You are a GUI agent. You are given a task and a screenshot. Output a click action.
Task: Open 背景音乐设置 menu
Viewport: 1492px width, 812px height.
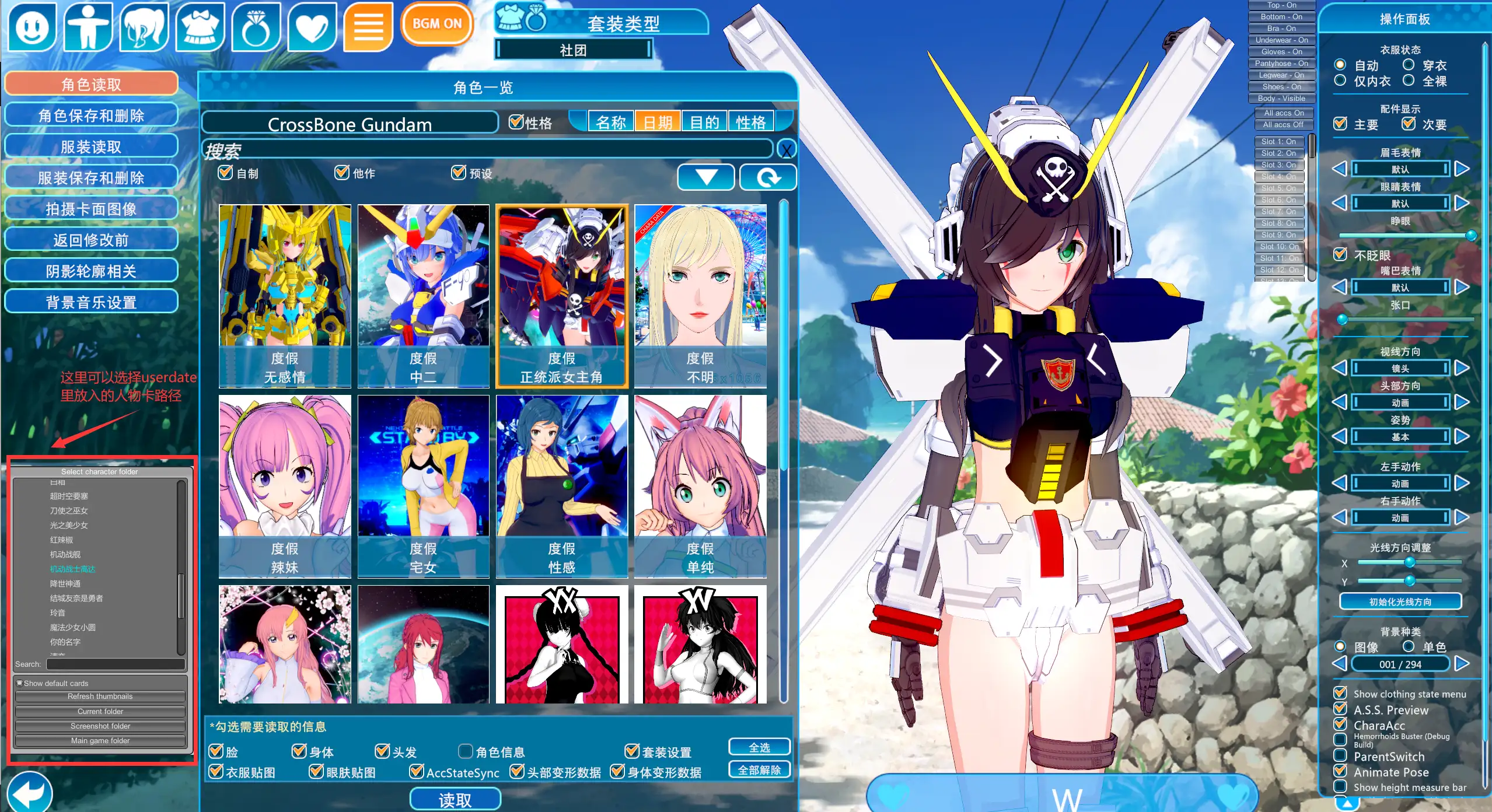coord(91,302)
